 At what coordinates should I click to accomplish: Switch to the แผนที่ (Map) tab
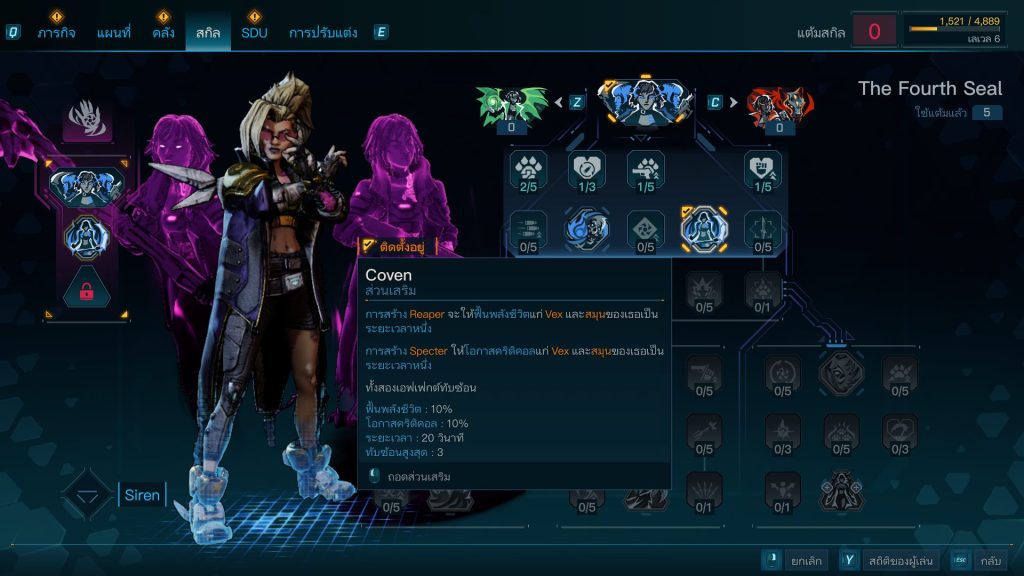pos(113,32)
